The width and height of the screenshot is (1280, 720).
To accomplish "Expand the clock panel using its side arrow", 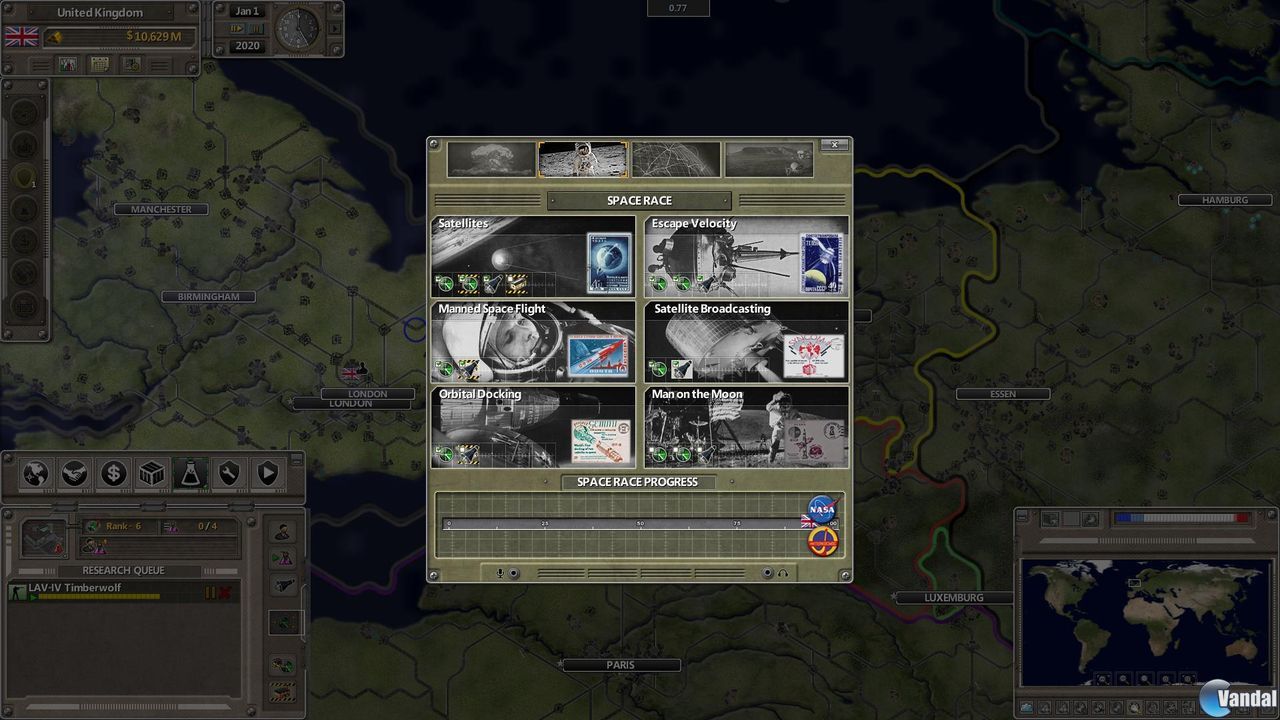I will point(335,29).
